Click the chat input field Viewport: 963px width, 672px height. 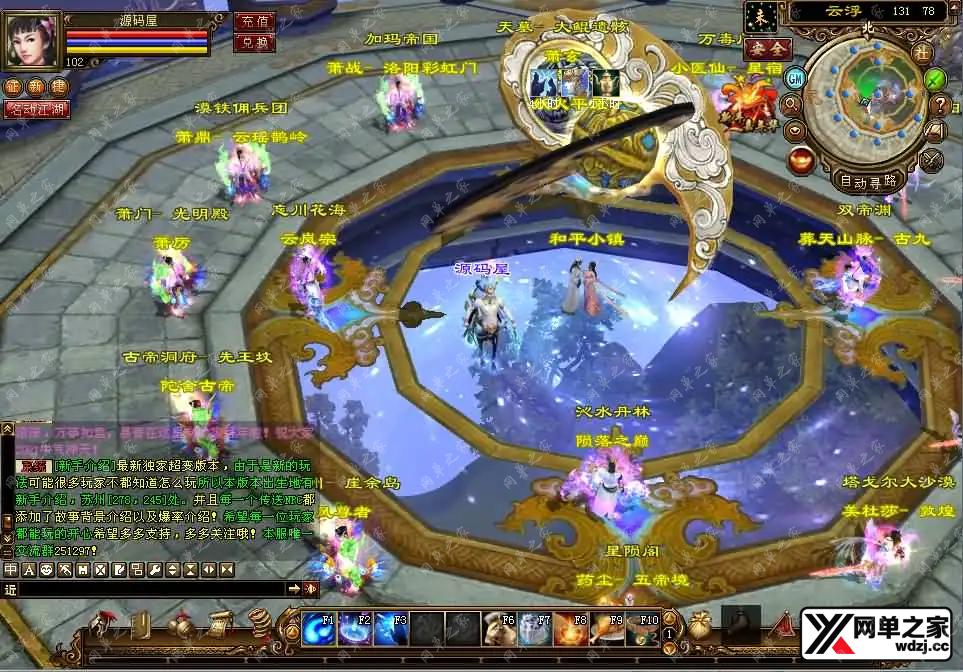tap(150, 589)
